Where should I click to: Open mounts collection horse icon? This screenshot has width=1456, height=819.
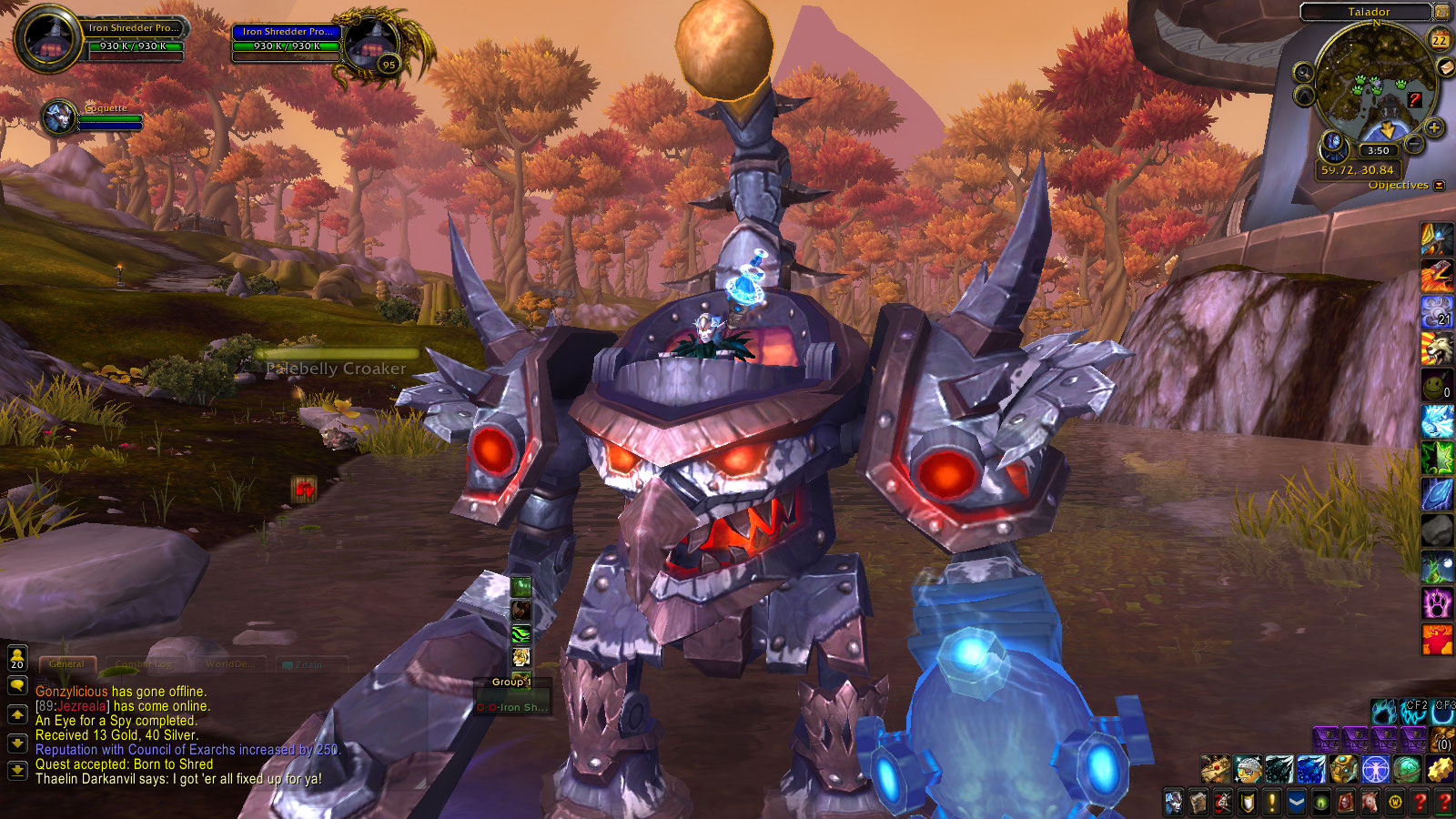[1369, 803]
